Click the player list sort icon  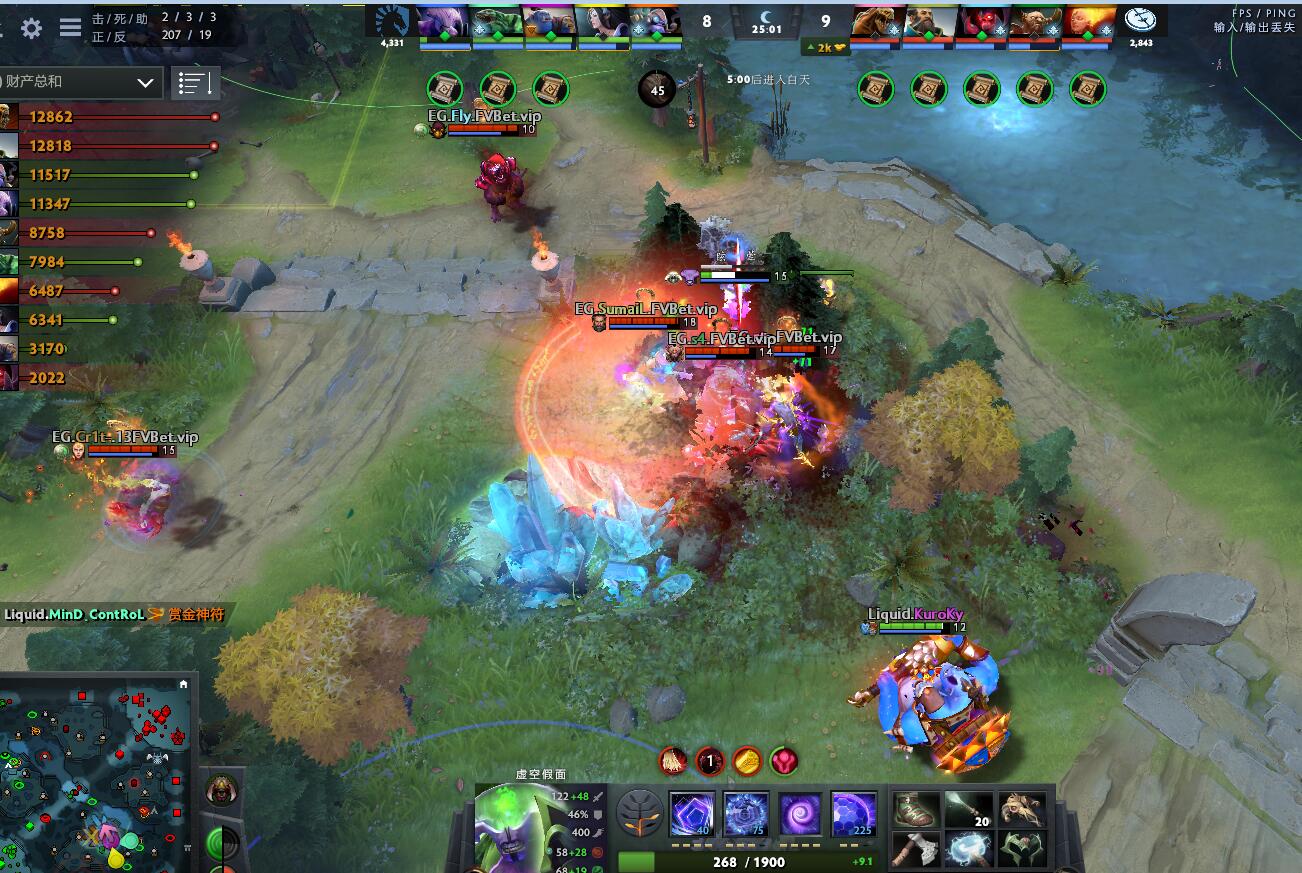195,83
